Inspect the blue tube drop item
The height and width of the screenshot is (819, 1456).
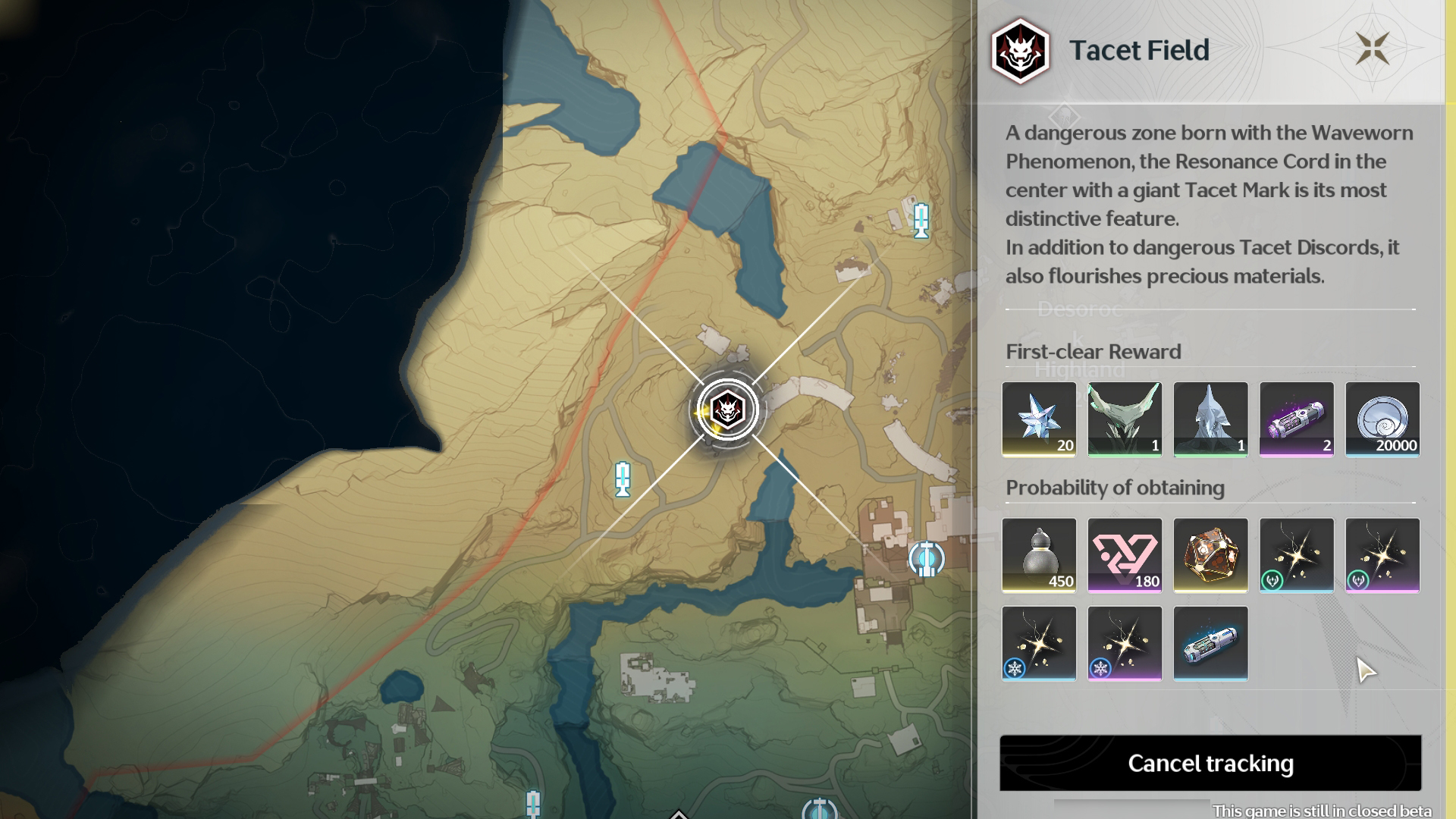(x=1210, y=643)
